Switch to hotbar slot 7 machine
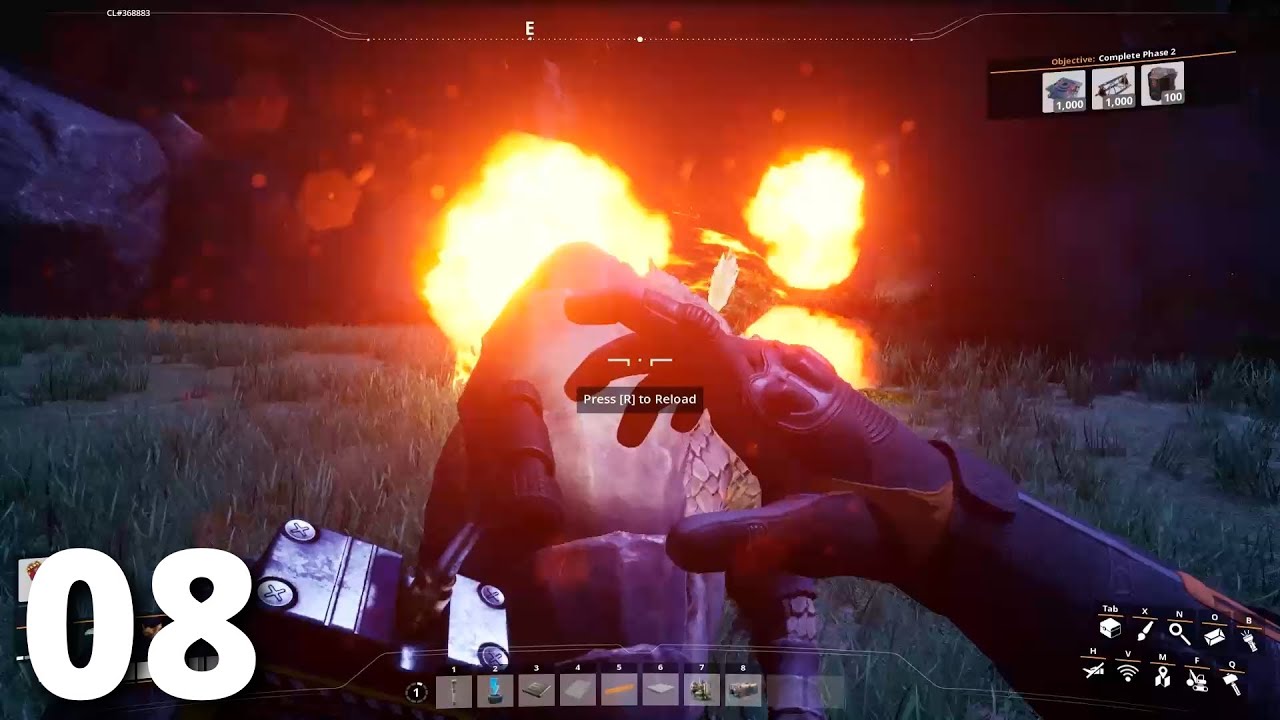The image size is (1280, 720). pos(703,690)
